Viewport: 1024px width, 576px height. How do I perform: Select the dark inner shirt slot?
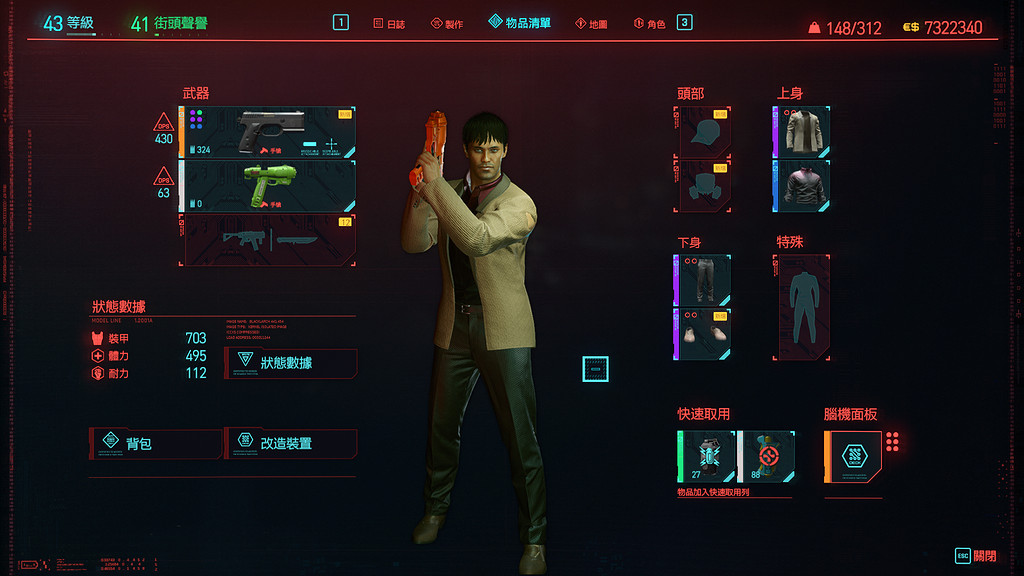pos(802,186)
